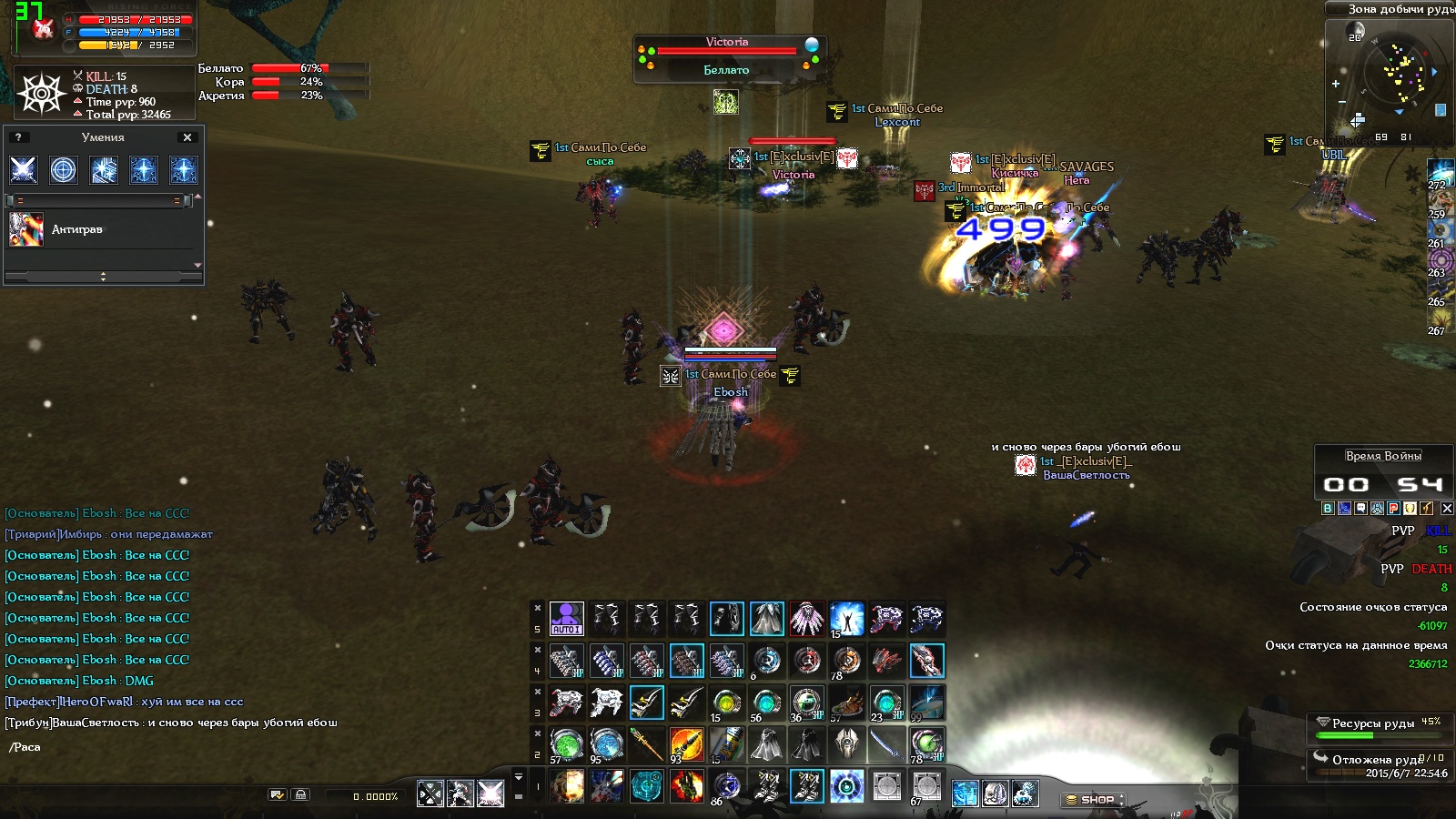Viewport: 1456px width, 819px height.
Task: Open help for the Умения panel
Action: click(x=18, y=137)
